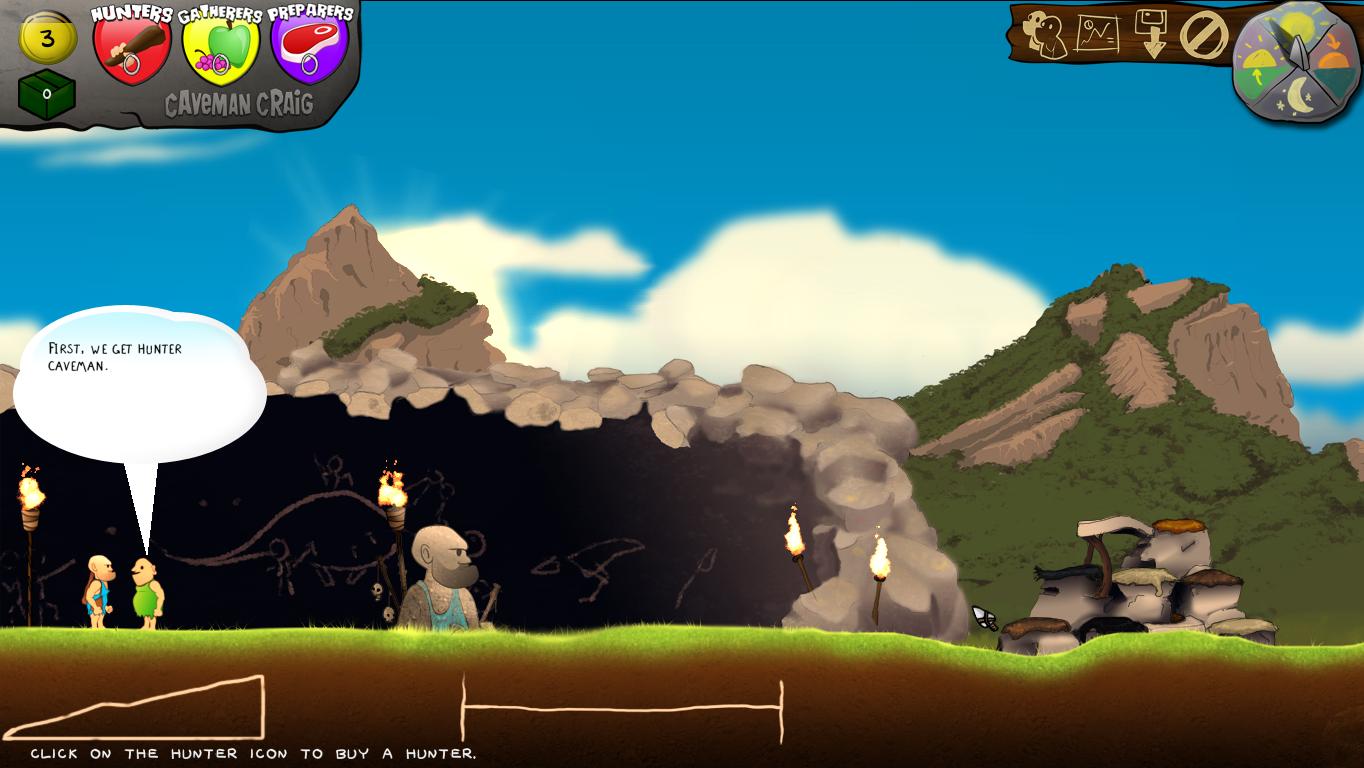Click the green storage box icon
The image size is (1364, 768).
(46, 94)
